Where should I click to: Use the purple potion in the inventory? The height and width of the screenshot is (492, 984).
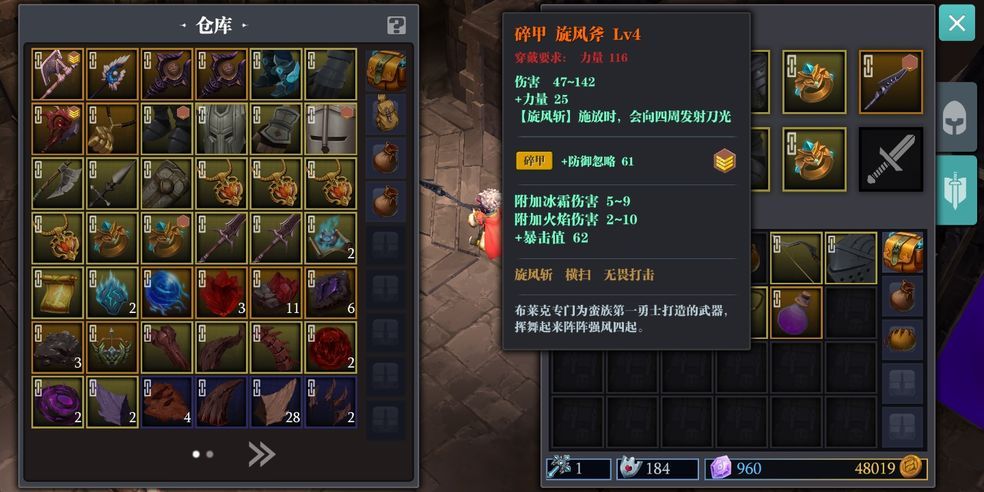tap(796, 312)
